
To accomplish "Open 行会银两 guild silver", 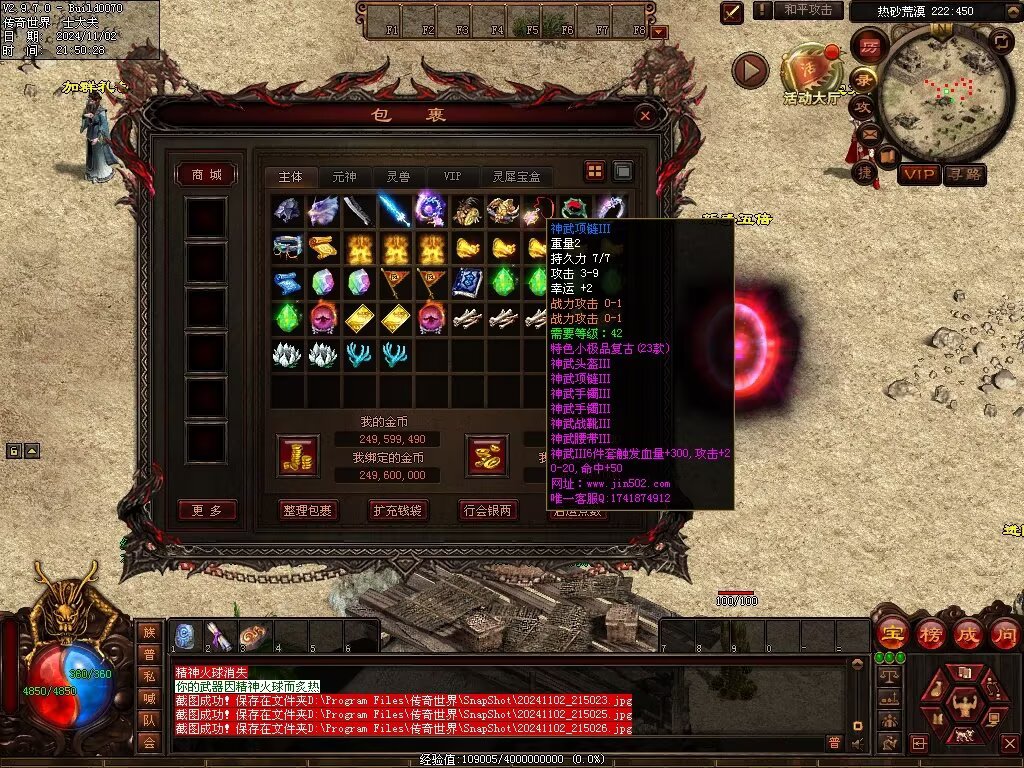I will pos(488,510).
